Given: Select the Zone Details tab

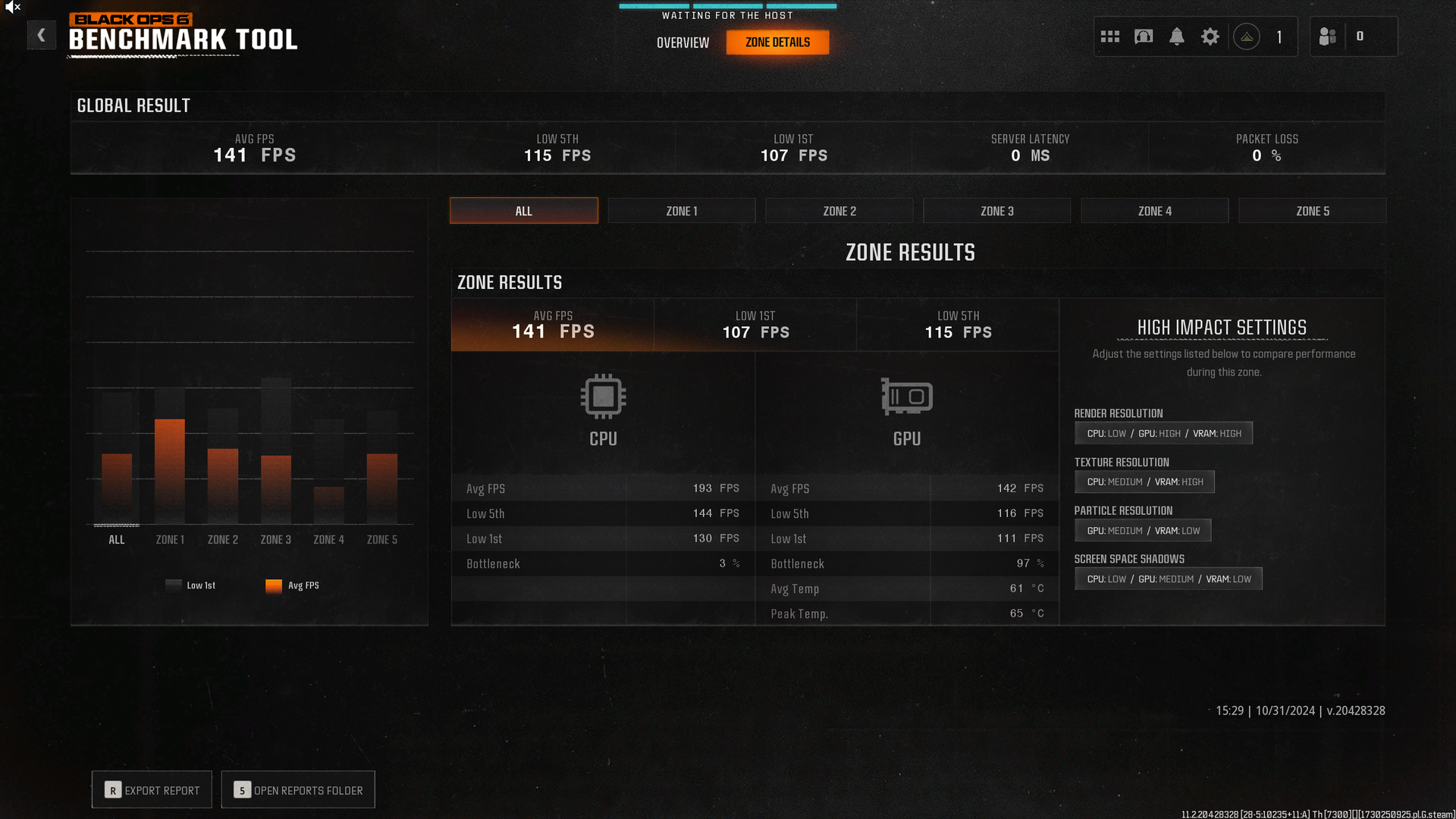Looking at the screenshot, I should pos(777,42).
